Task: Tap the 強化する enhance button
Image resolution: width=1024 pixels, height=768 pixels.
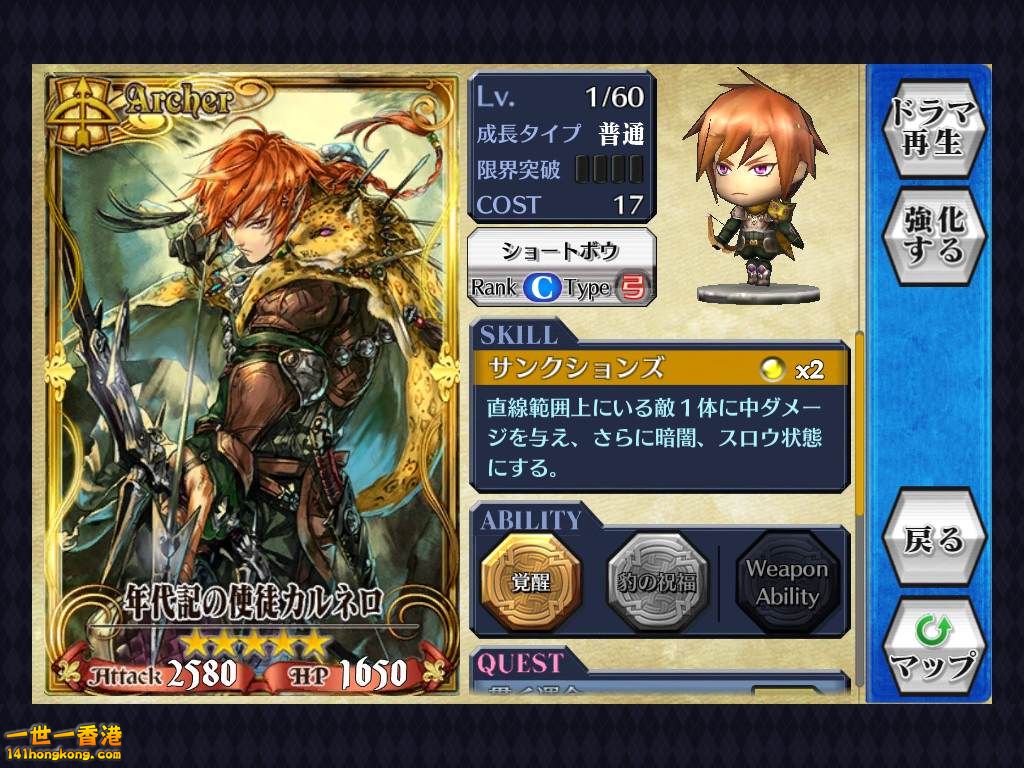Action: 934,234
